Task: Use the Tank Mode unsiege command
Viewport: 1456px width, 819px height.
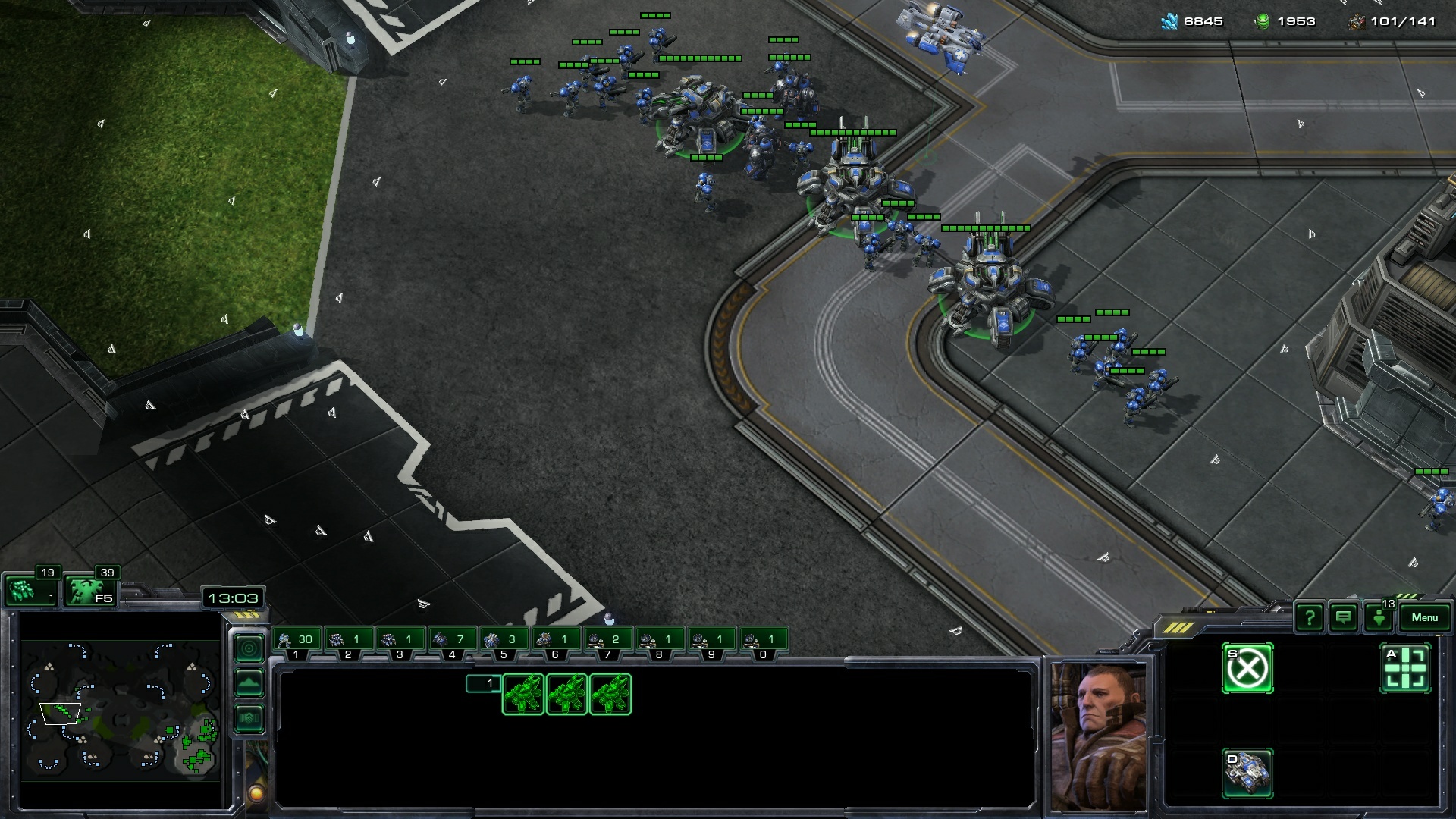Action: pos(1247,773)
